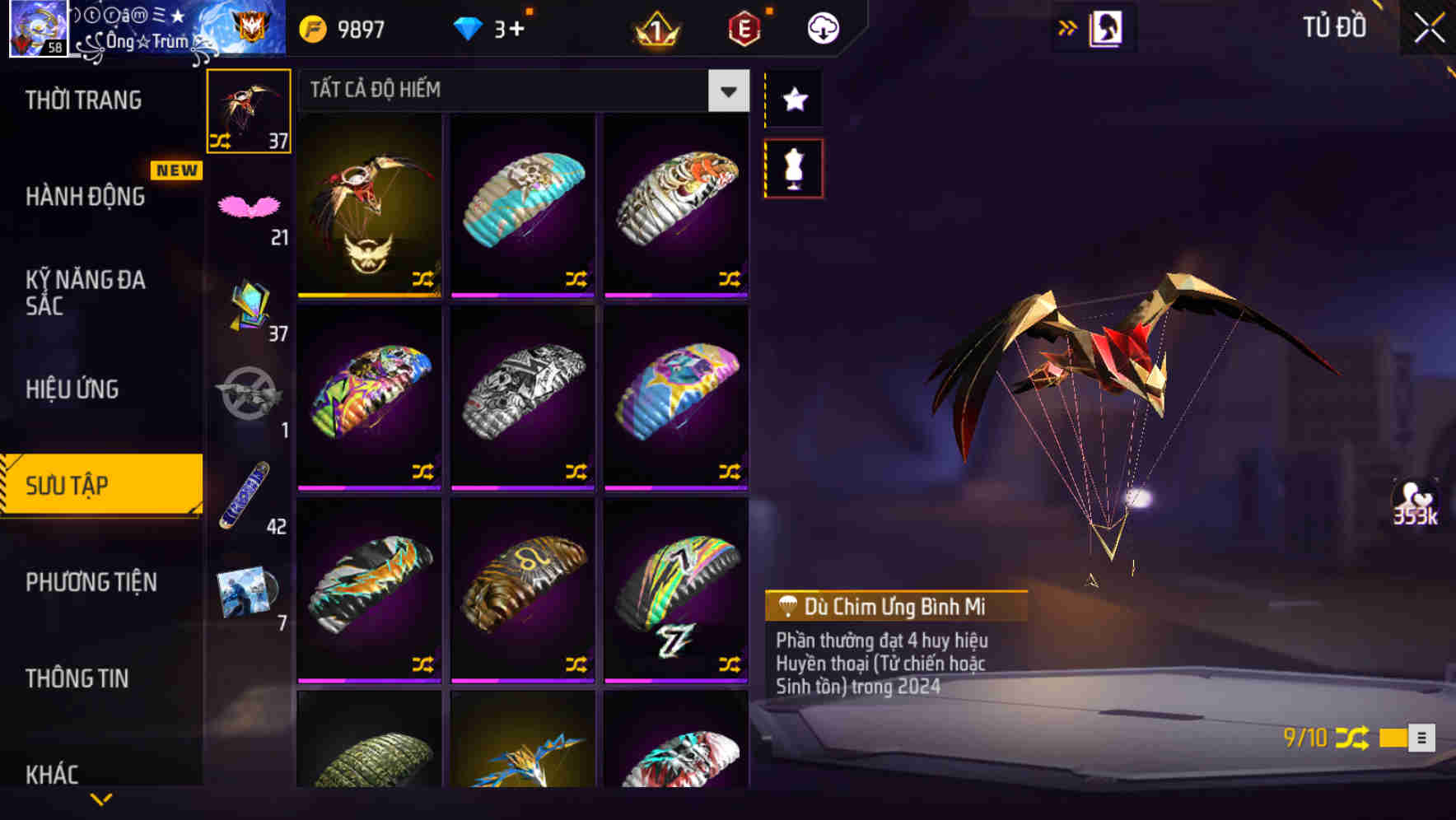The width and height of the screenshot is (1456, 820).
Task: Open TỦ ĐỒ wardrobe label
Action: [1334, 27]
